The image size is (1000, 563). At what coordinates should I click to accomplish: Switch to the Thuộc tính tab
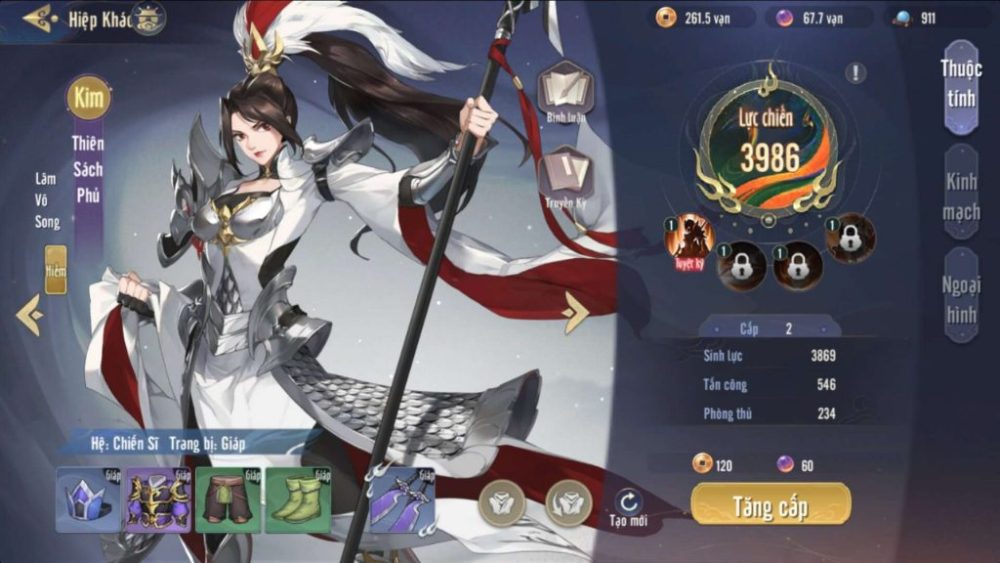point(960,86)
